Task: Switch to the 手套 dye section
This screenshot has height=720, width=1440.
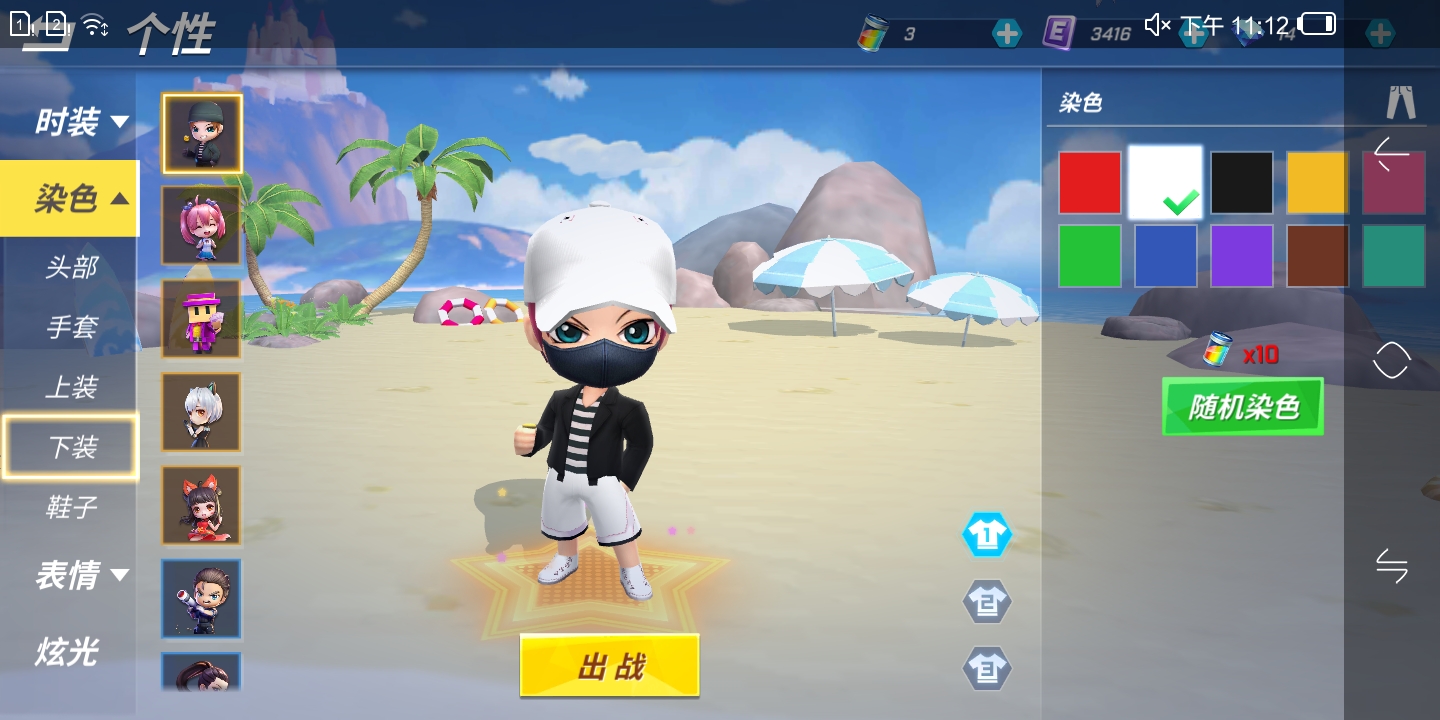Action: tap(71, 328)
